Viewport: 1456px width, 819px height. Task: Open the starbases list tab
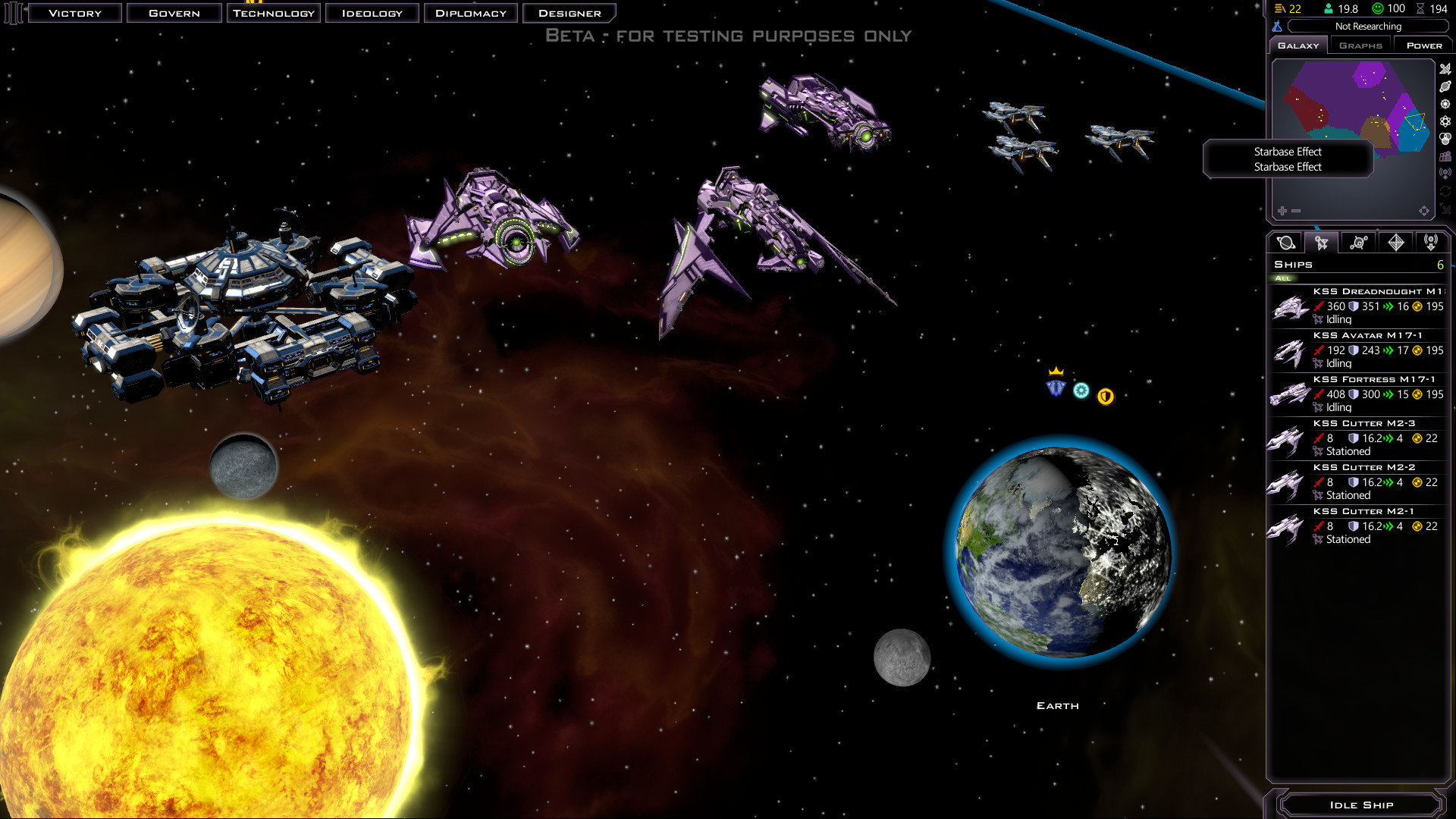(1358, 243)
